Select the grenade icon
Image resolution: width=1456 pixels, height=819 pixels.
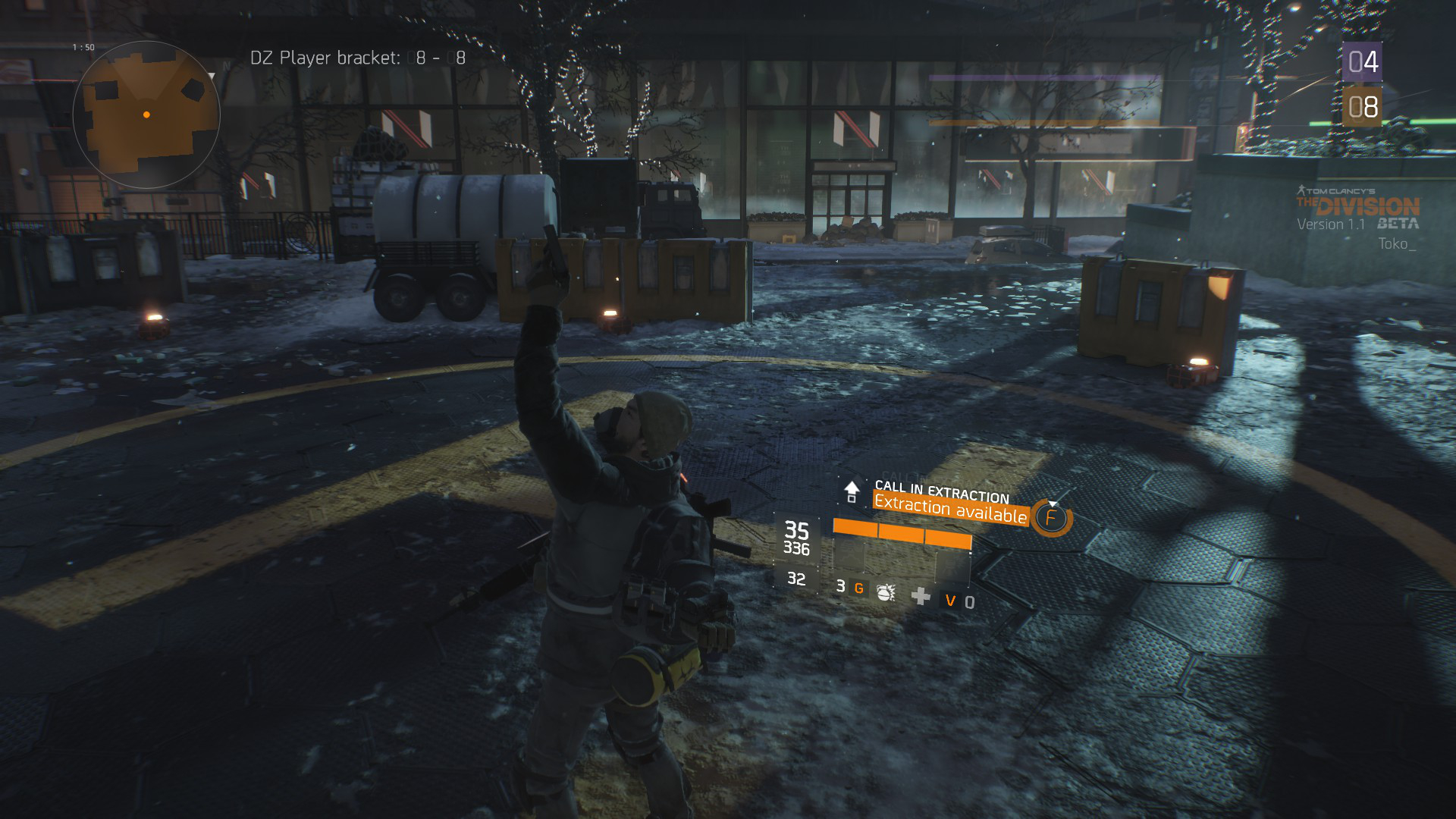[x=886, y=592]
